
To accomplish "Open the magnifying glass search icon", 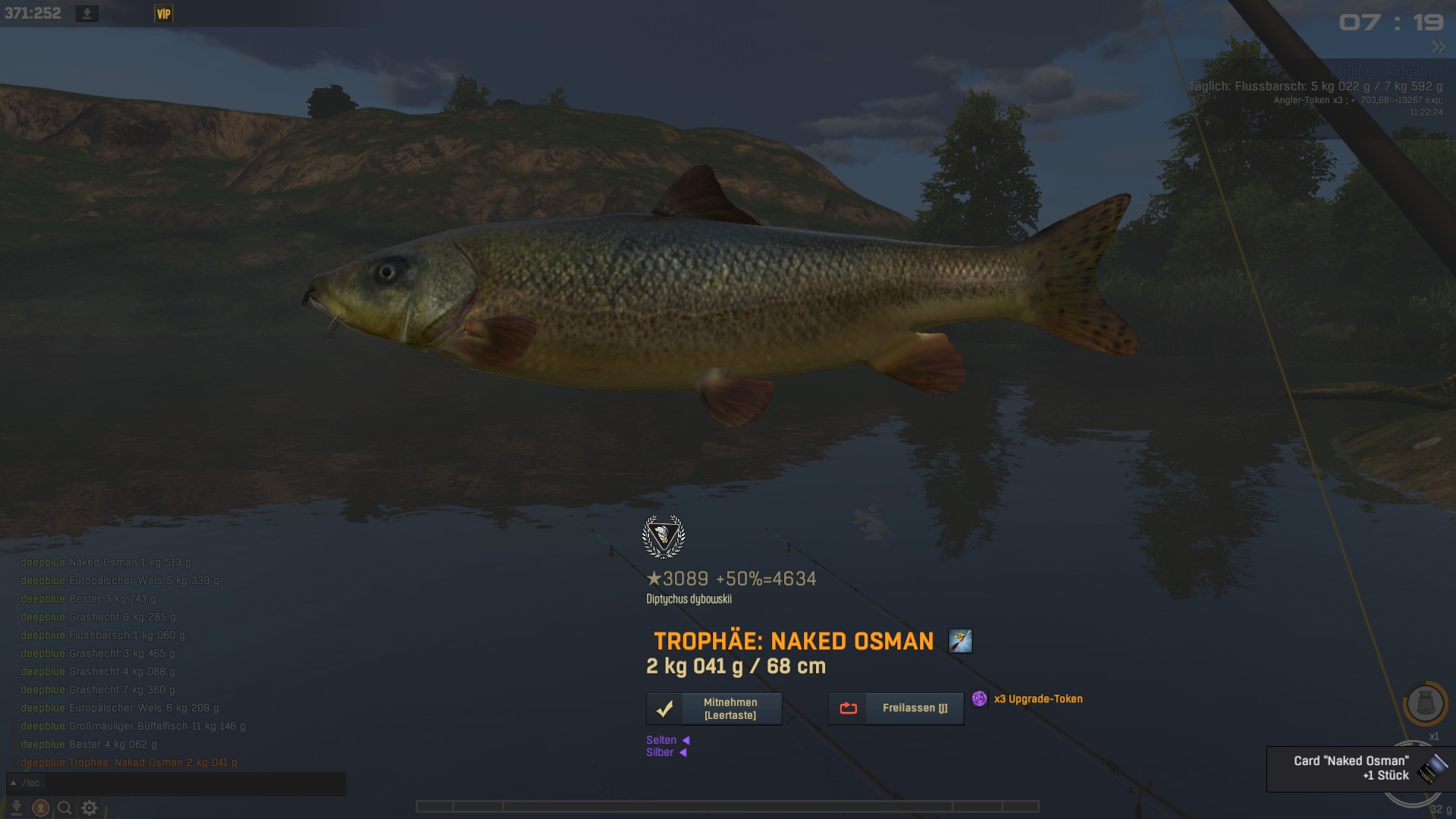I will 65,808.
